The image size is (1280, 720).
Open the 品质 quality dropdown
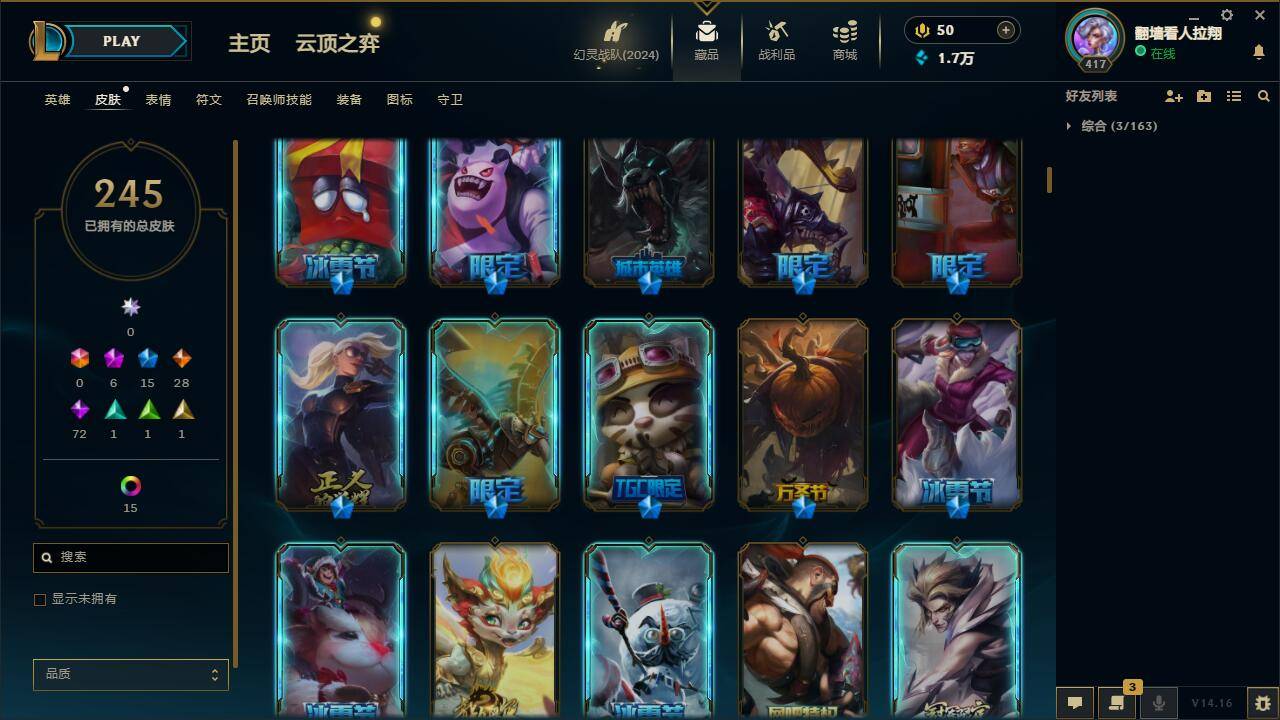[x=130, y=674]
